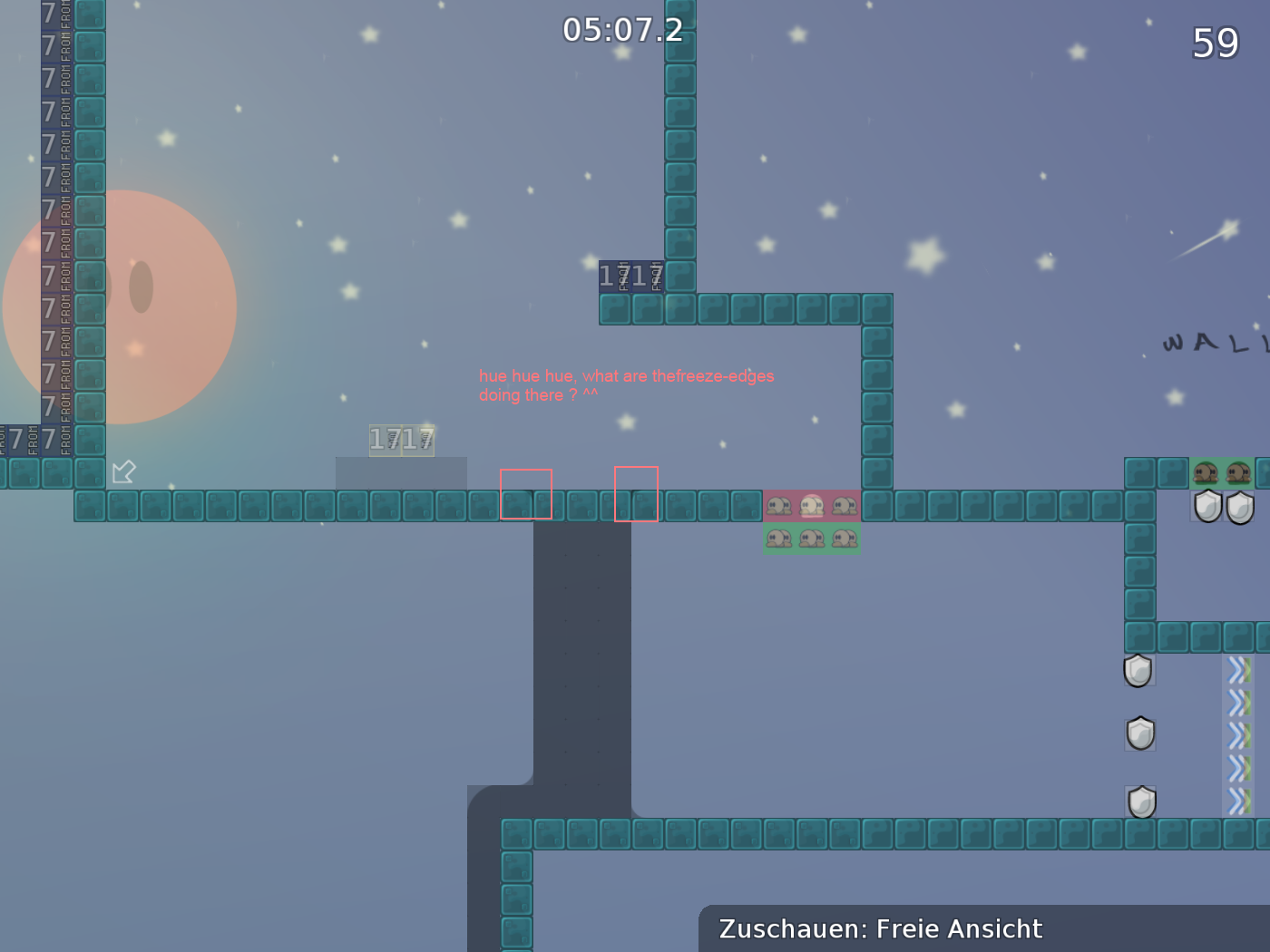Open the Zuschauen: Freie Ansicht spectator bar
1270x952 pixels.
click(880, 928)
